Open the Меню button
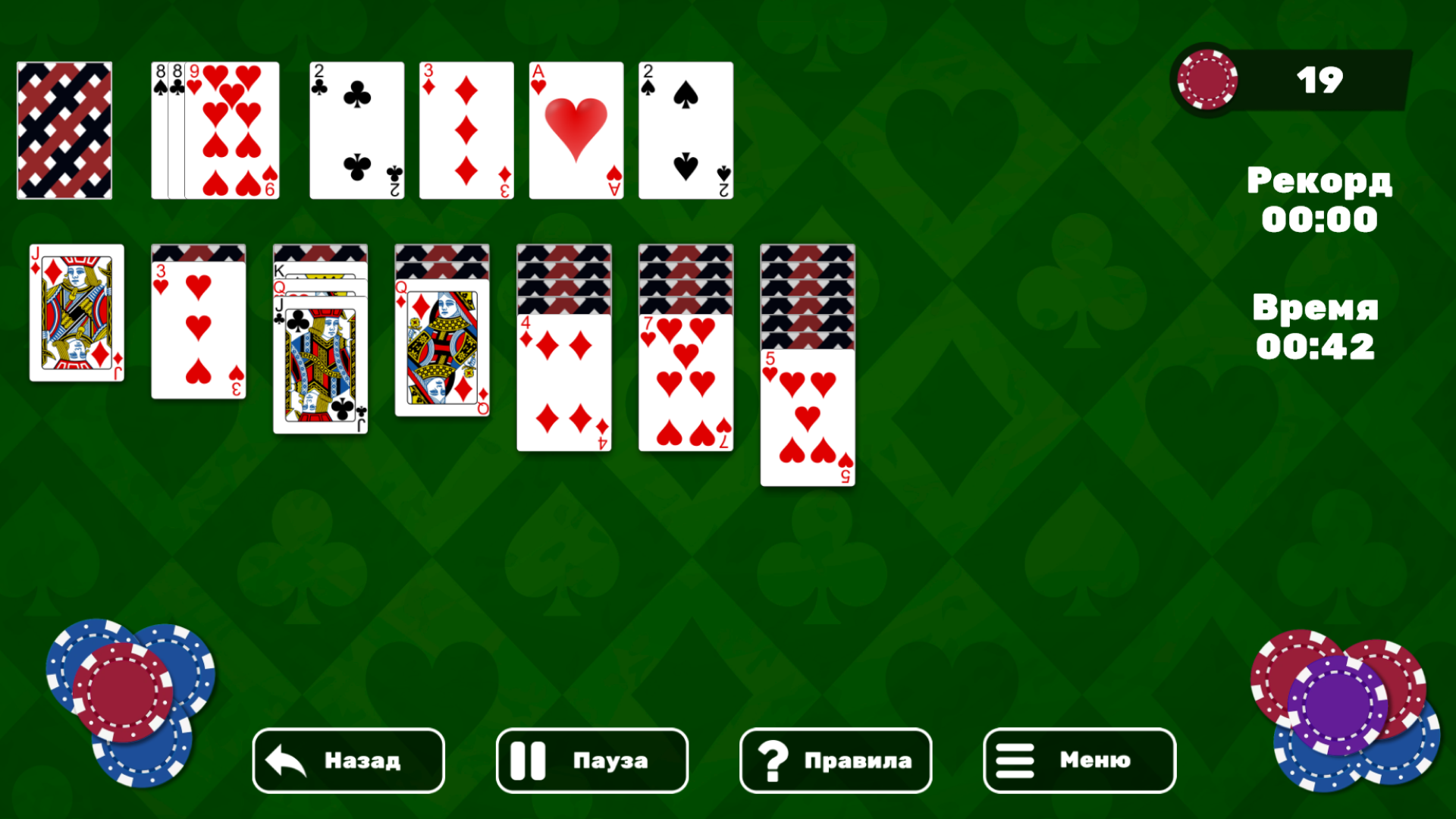 pyautogui.click(x=1078, y=761)
